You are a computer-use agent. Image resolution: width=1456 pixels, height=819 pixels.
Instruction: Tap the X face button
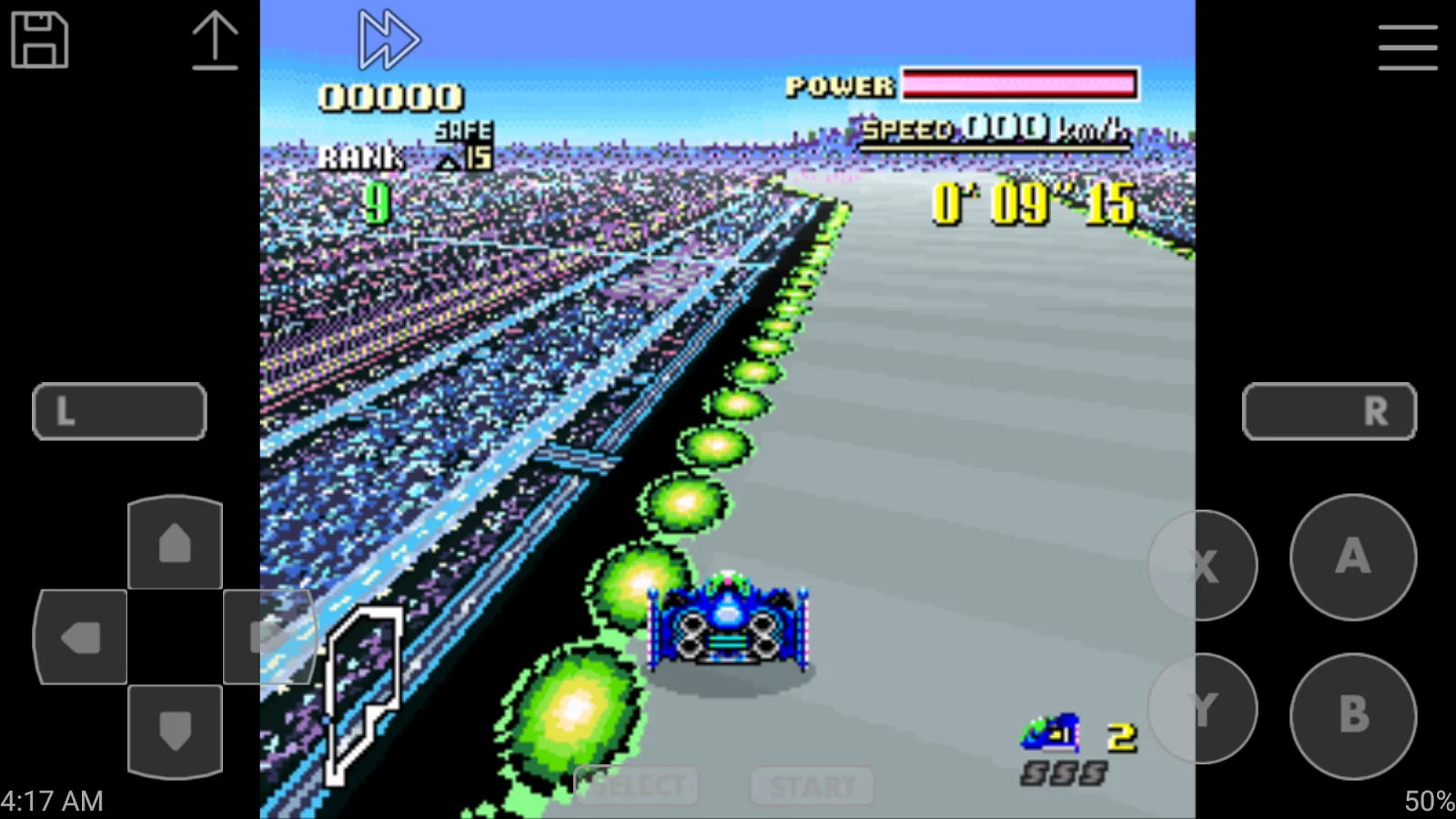[x=1203, y=566]
